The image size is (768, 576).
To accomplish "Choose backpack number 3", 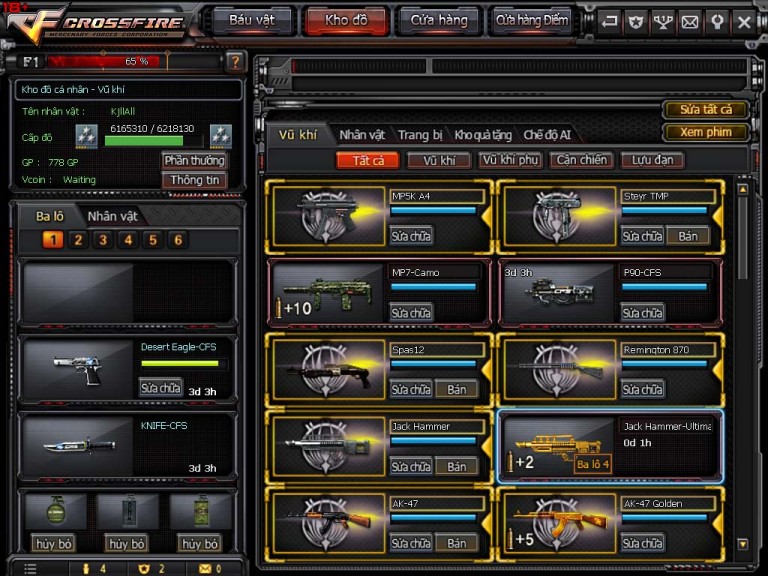I will pos(103,240).
